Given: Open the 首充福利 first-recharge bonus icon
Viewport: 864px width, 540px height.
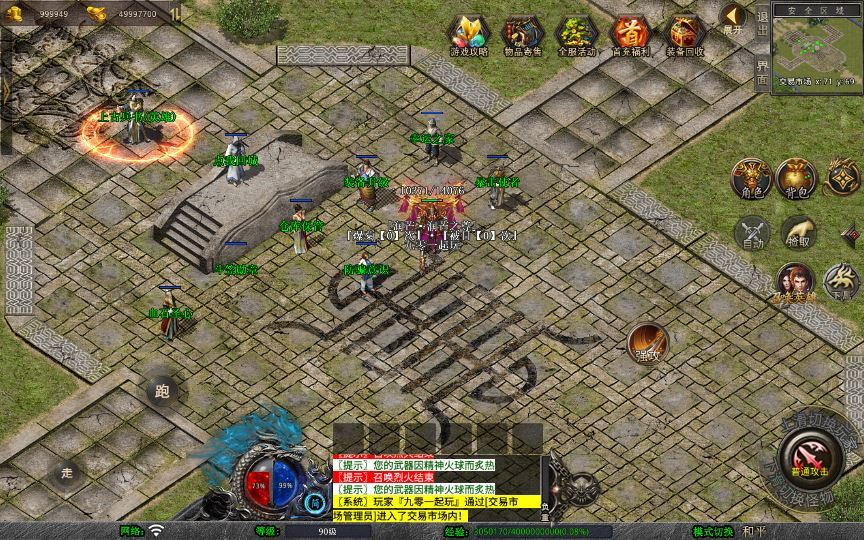Looking at the screenshot, I should coord(631,35).
